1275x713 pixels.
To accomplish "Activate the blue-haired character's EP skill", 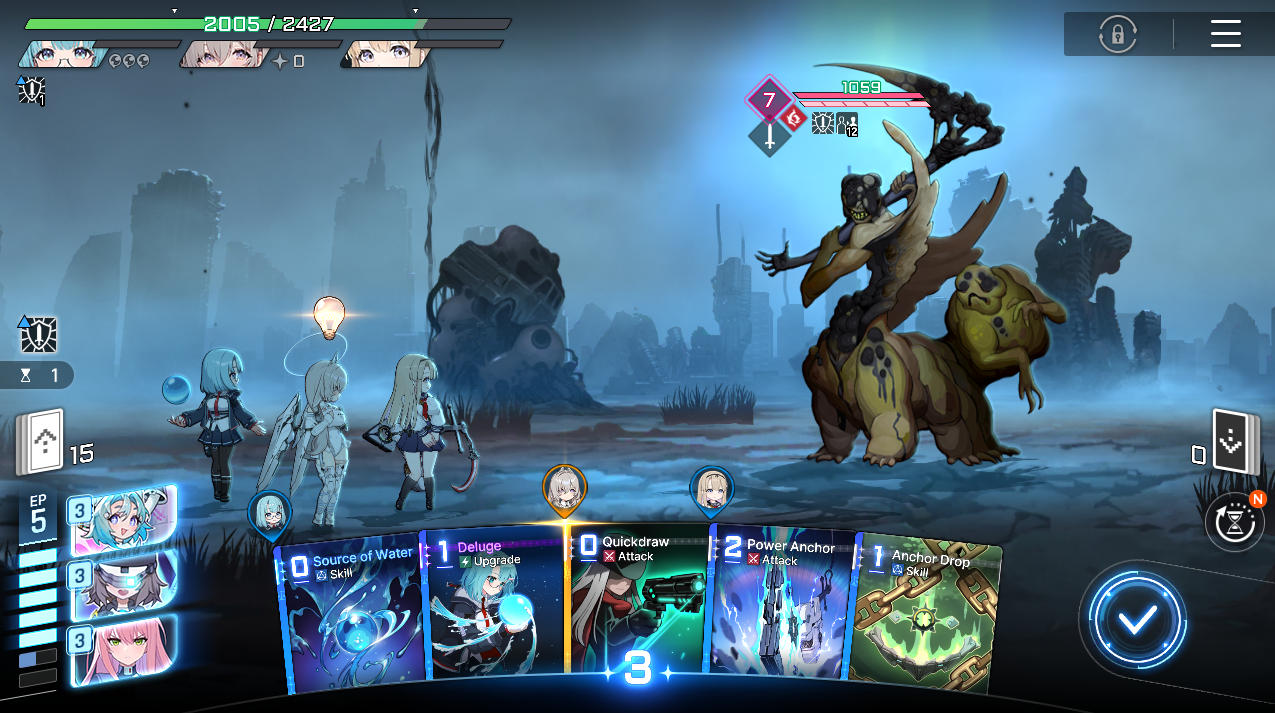I will point(124,520).
